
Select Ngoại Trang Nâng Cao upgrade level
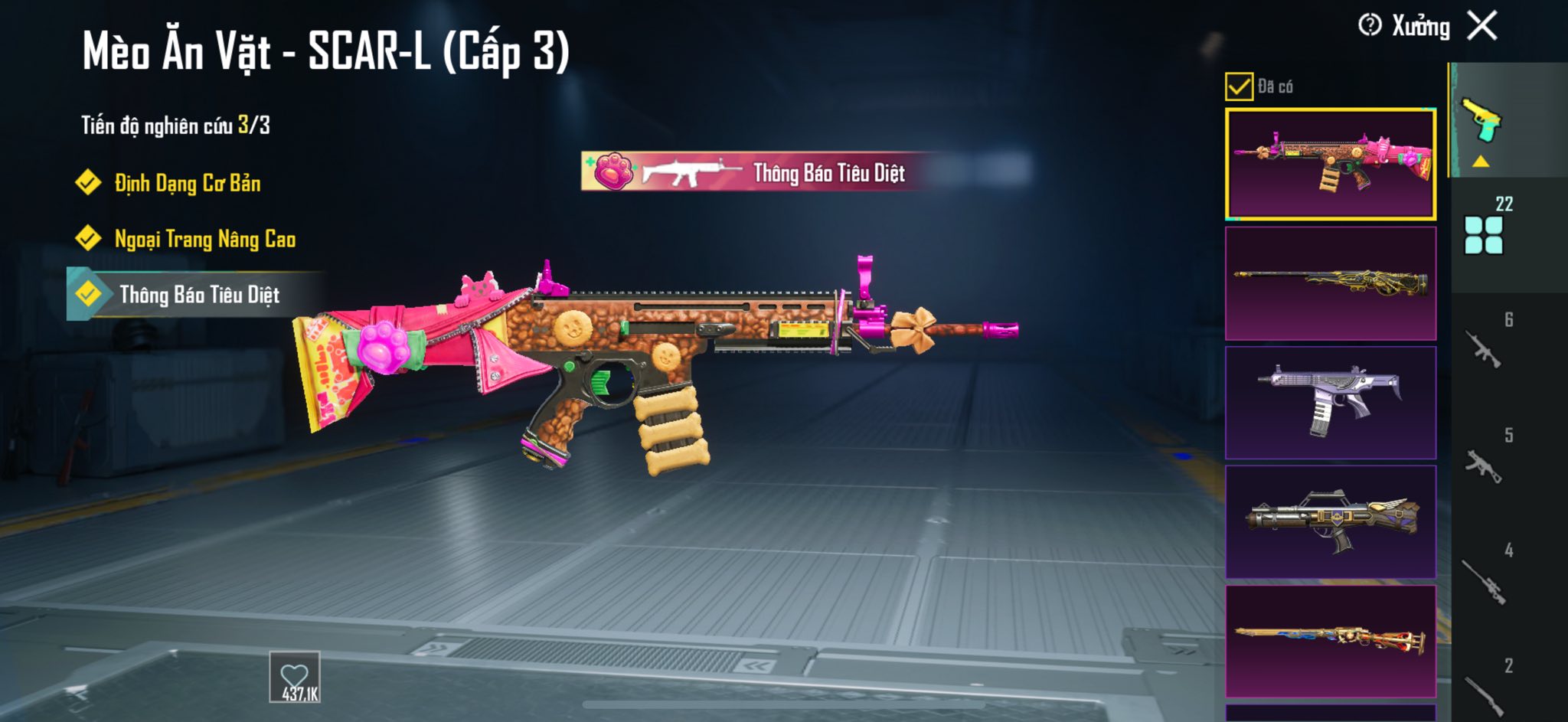[204, 240]
